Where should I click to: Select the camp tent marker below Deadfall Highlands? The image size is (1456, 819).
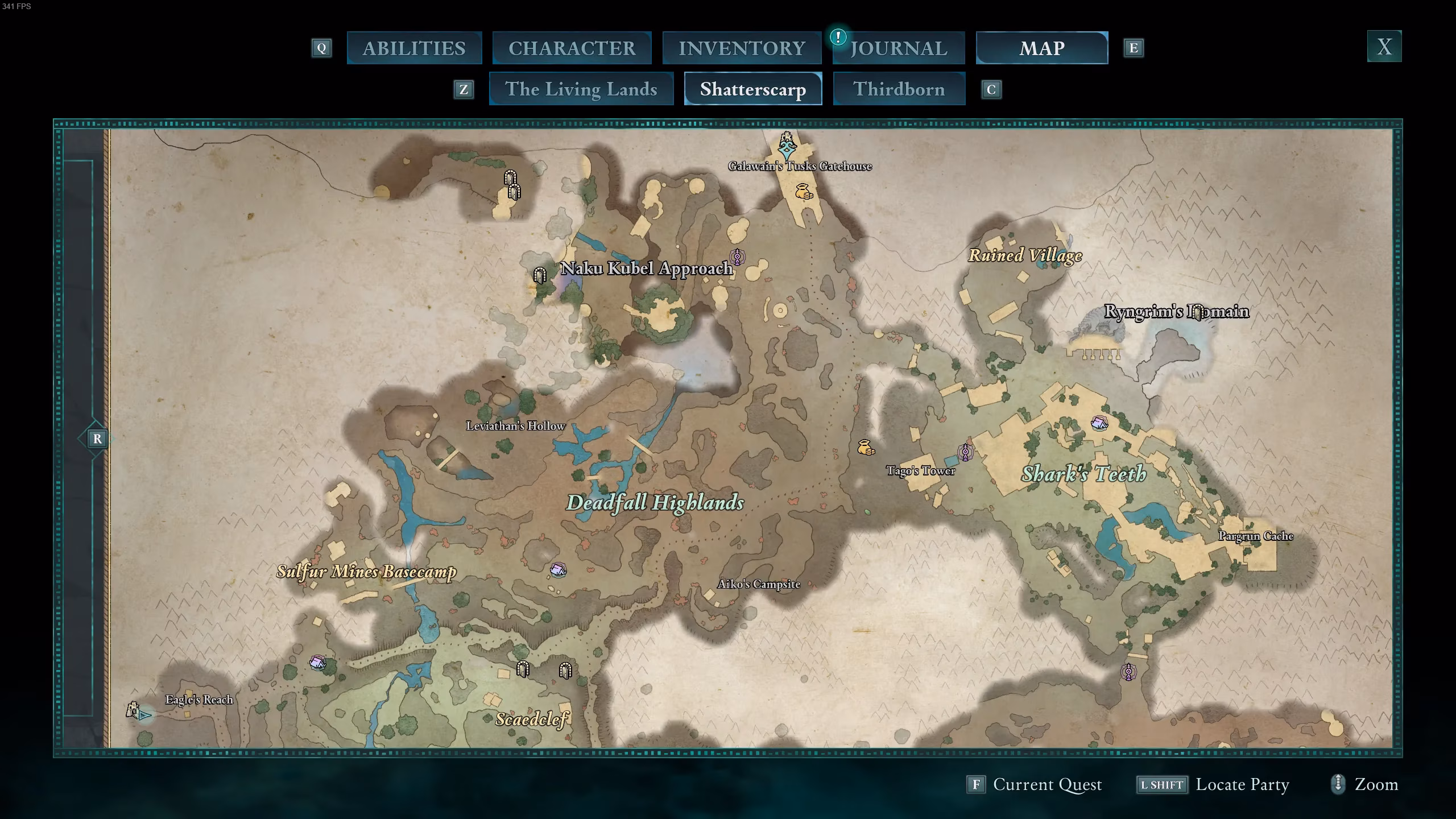558,569
